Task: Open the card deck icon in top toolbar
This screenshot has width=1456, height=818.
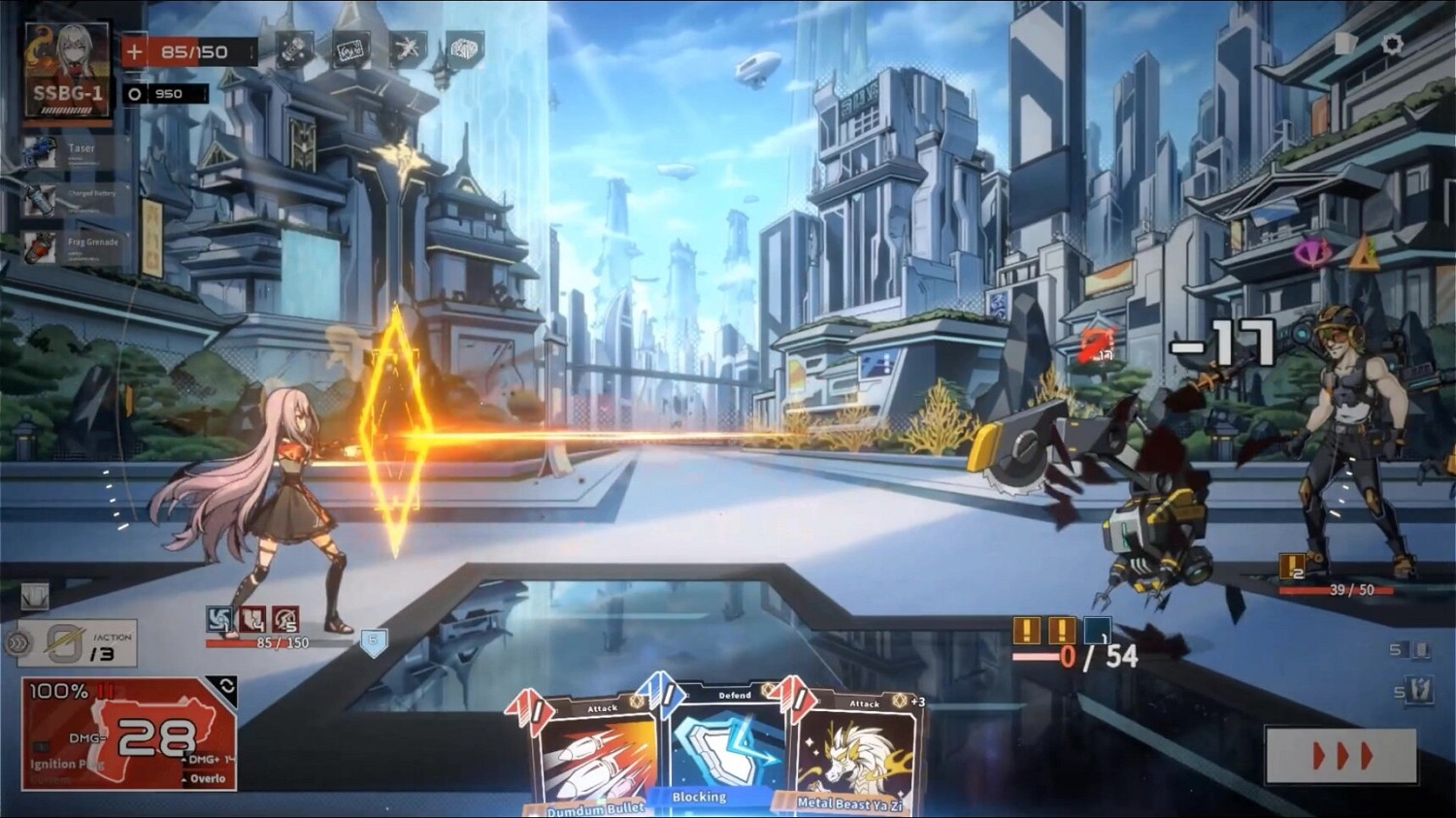Action: point(351,48)
